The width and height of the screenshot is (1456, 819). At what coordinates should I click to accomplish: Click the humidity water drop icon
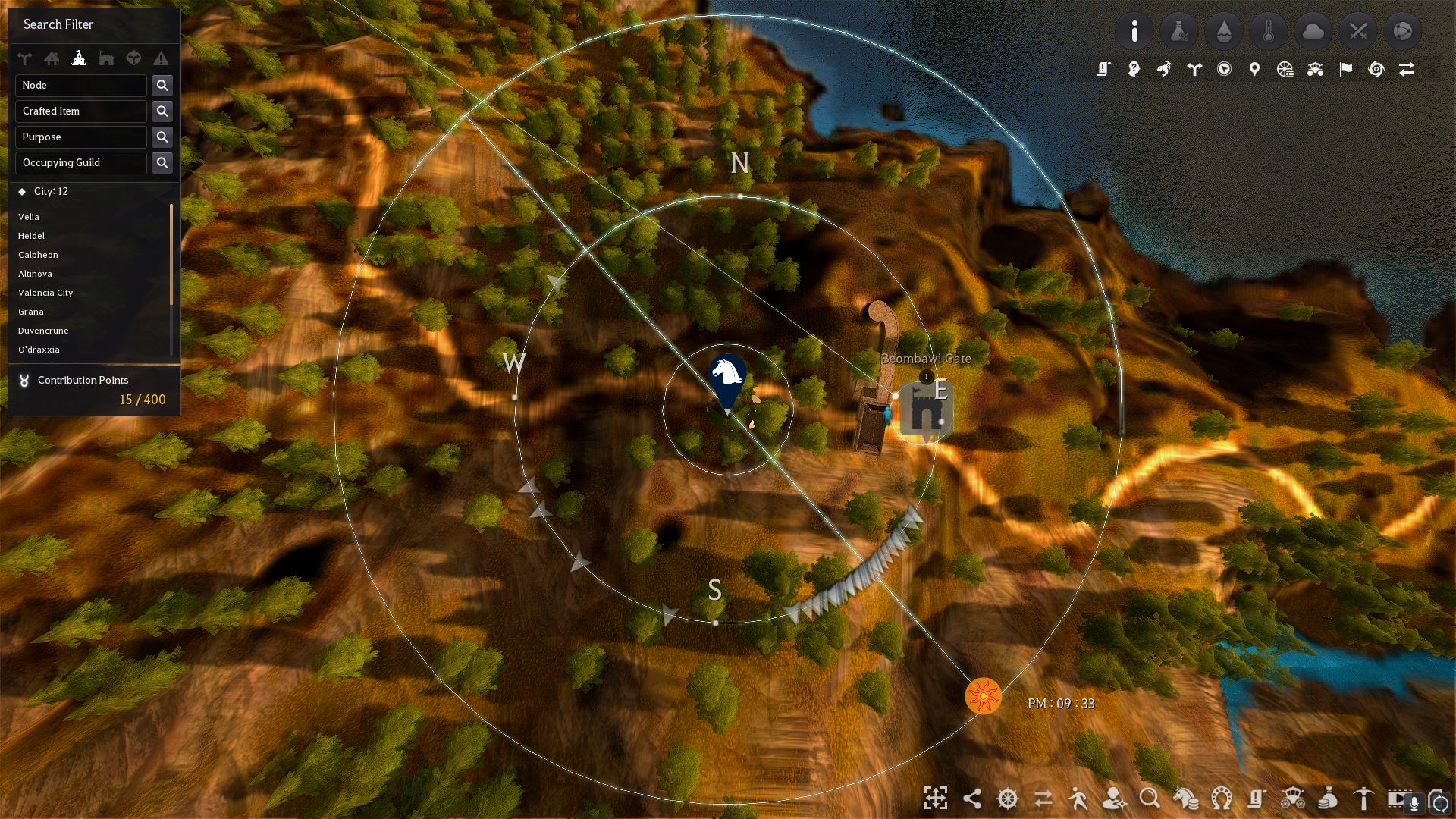pyautogui.click(x=1224, y=32)
